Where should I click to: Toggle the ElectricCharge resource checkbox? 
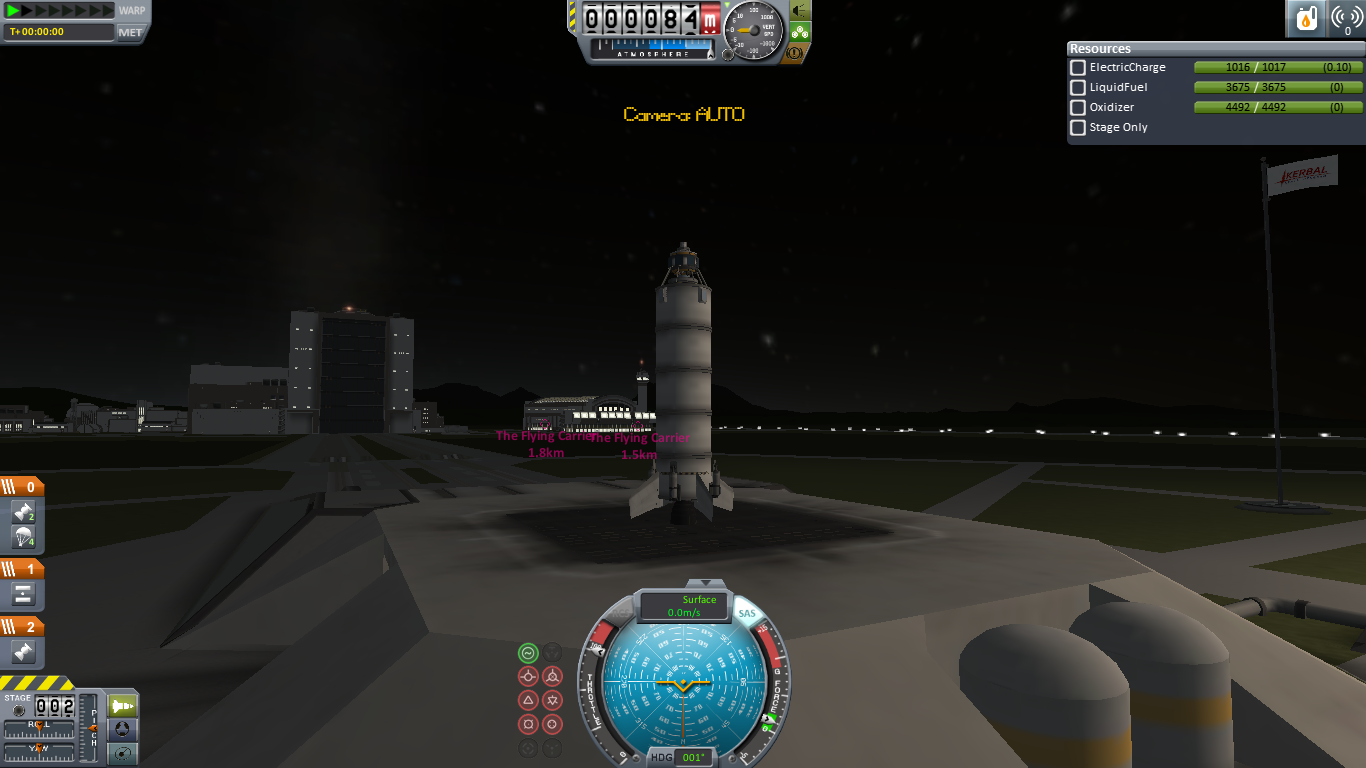[x=1078, y=68]
